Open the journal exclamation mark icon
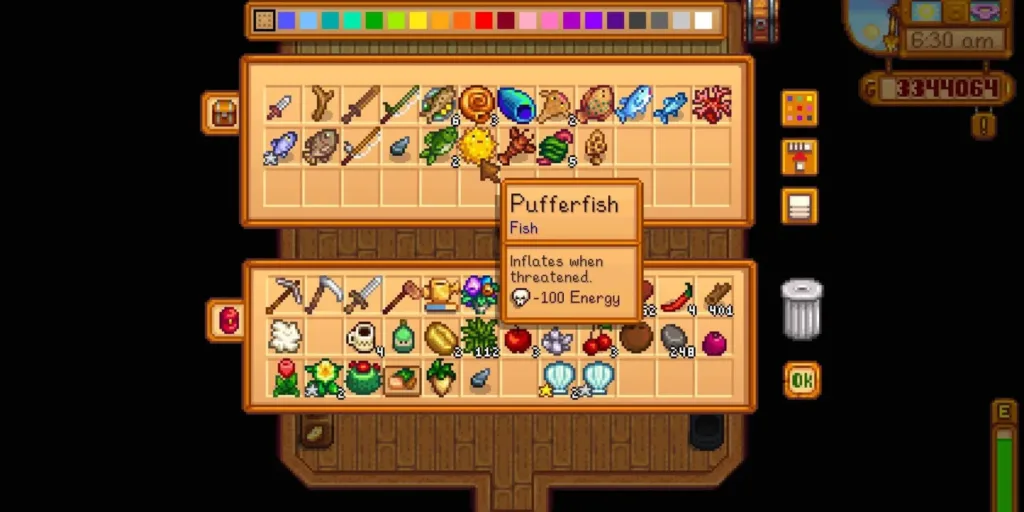 (984, 125)
